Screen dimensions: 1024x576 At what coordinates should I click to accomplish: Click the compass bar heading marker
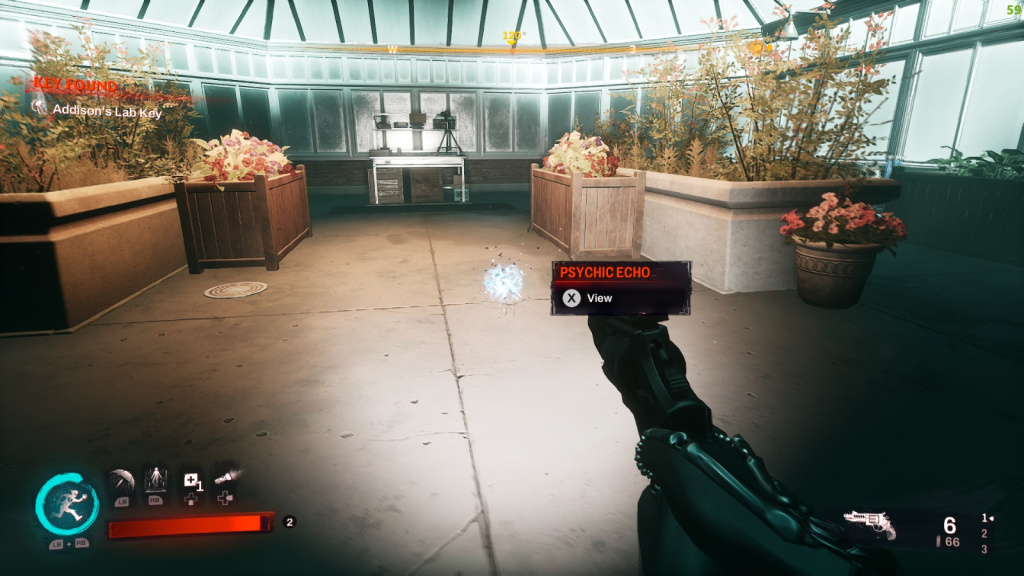[513, 38]
